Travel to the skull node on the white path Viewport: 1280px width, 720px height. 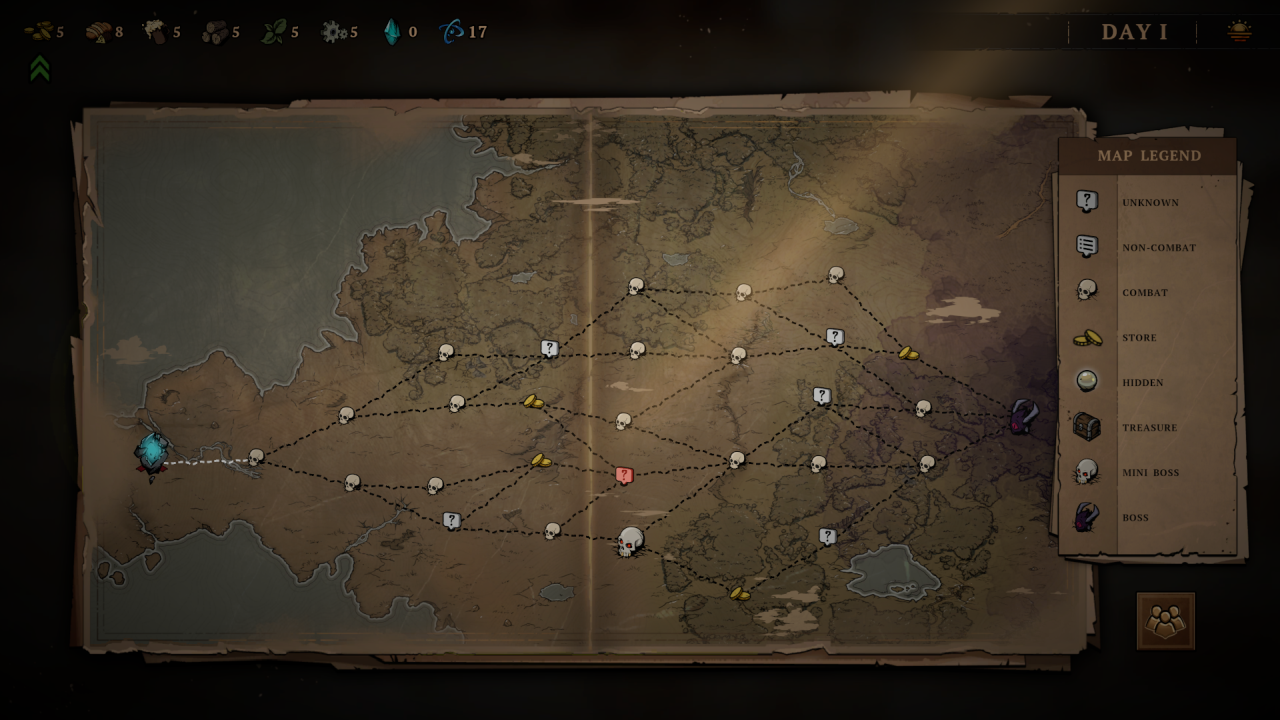[x=256, y=458]
